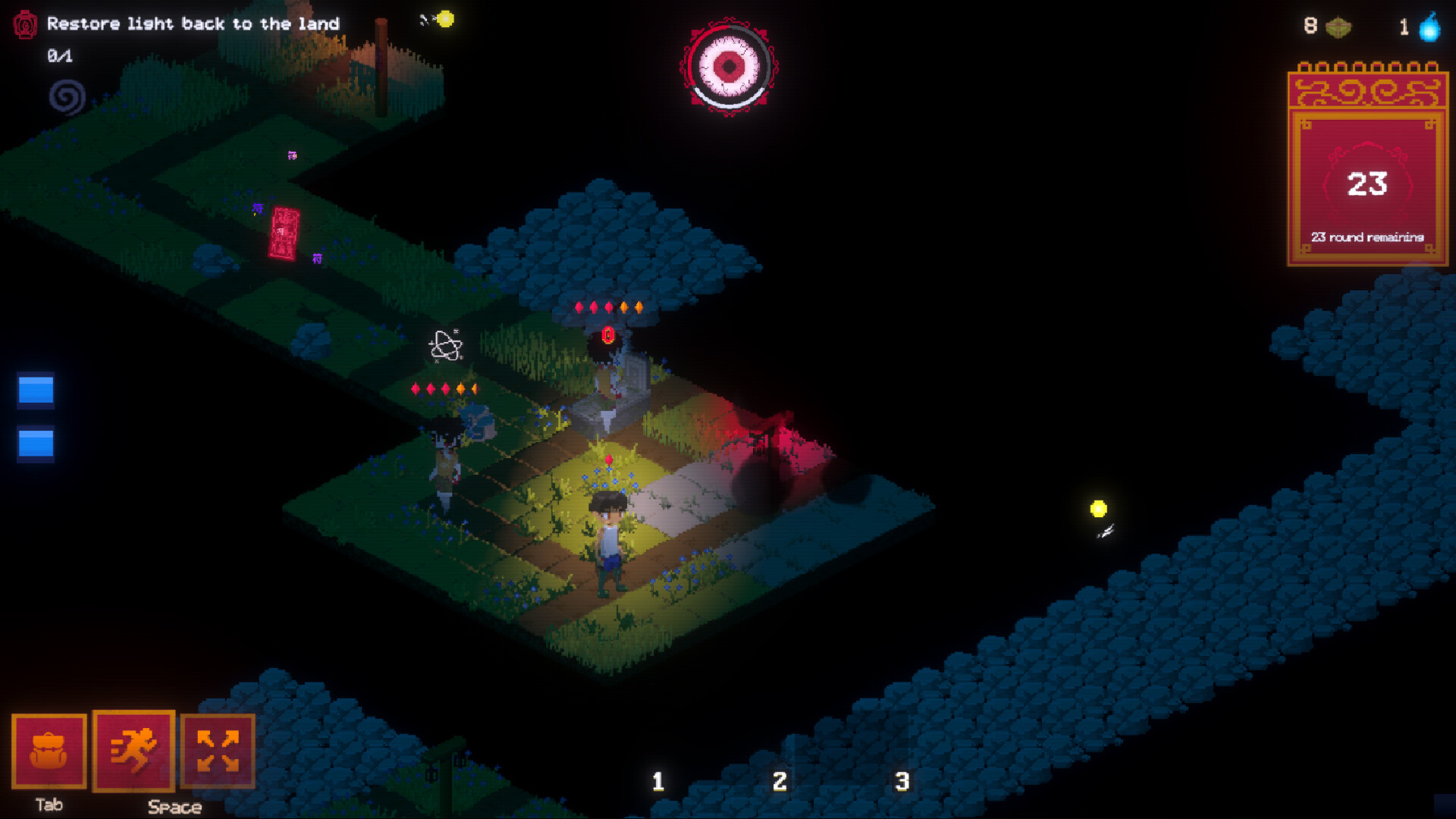Open hotbar slot 3
The image size is (1456, 819).
(x=901, y=781)
